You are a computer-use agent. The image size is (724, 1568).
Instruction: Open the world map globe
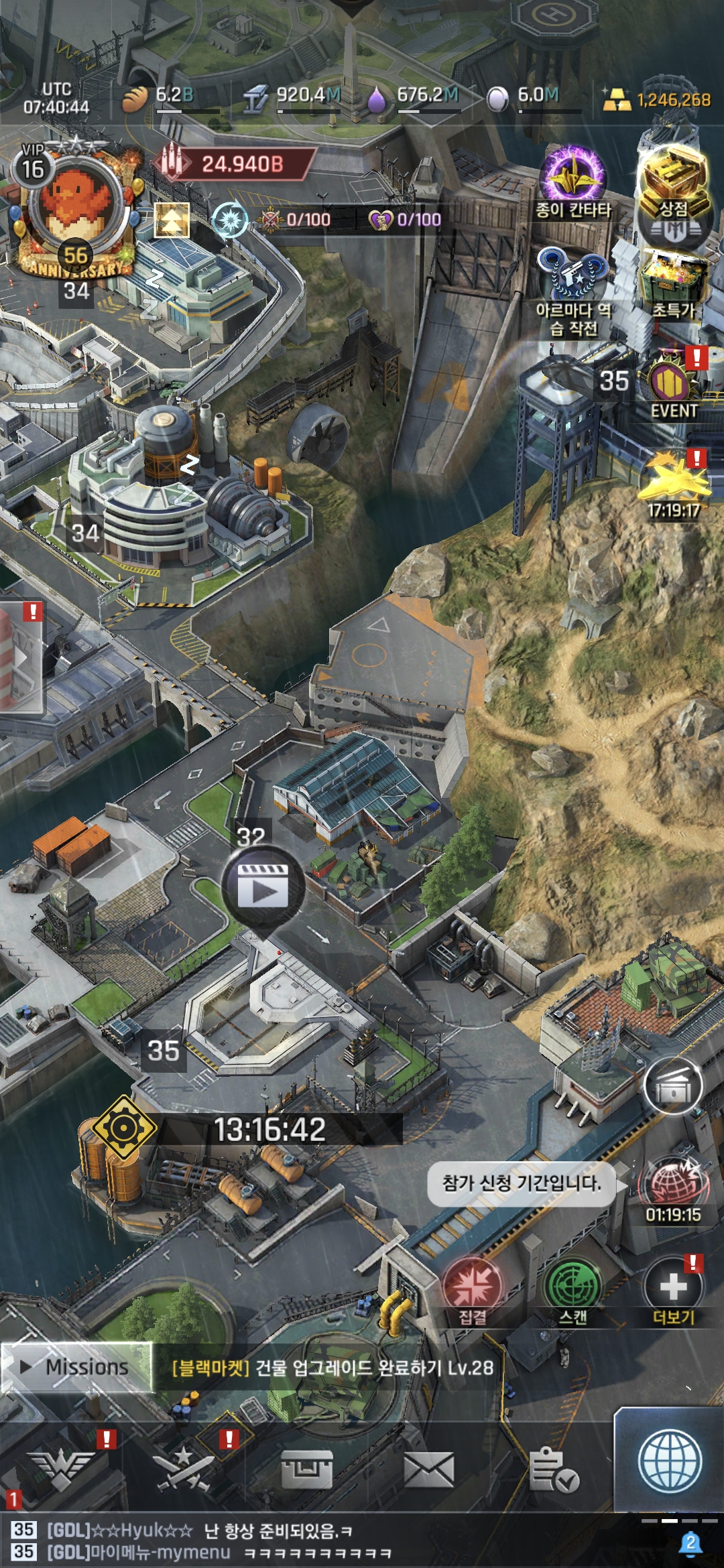click(x=670, y=1461)
